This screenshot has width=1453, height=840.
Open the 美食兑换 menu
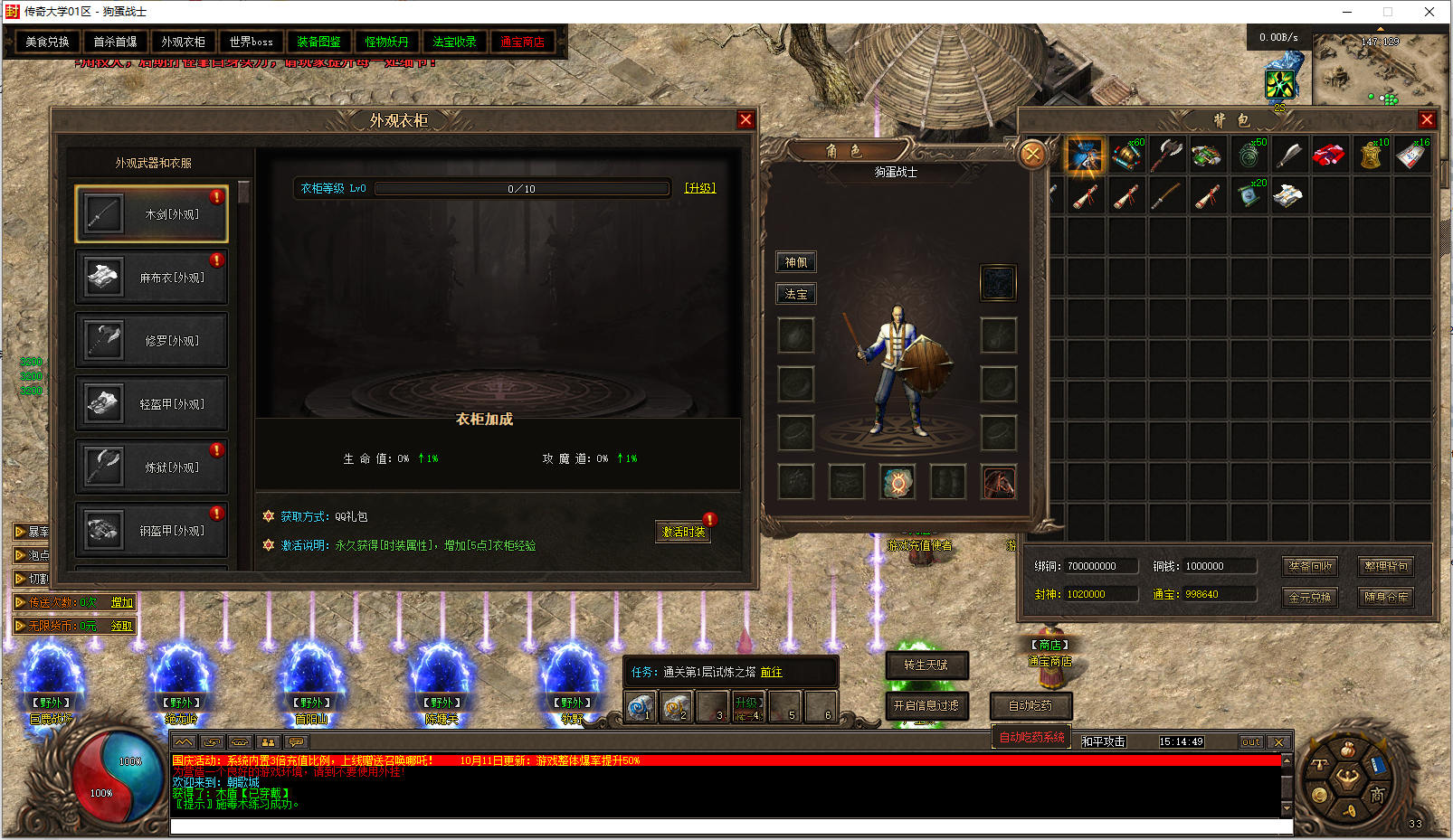coord(47,42)
